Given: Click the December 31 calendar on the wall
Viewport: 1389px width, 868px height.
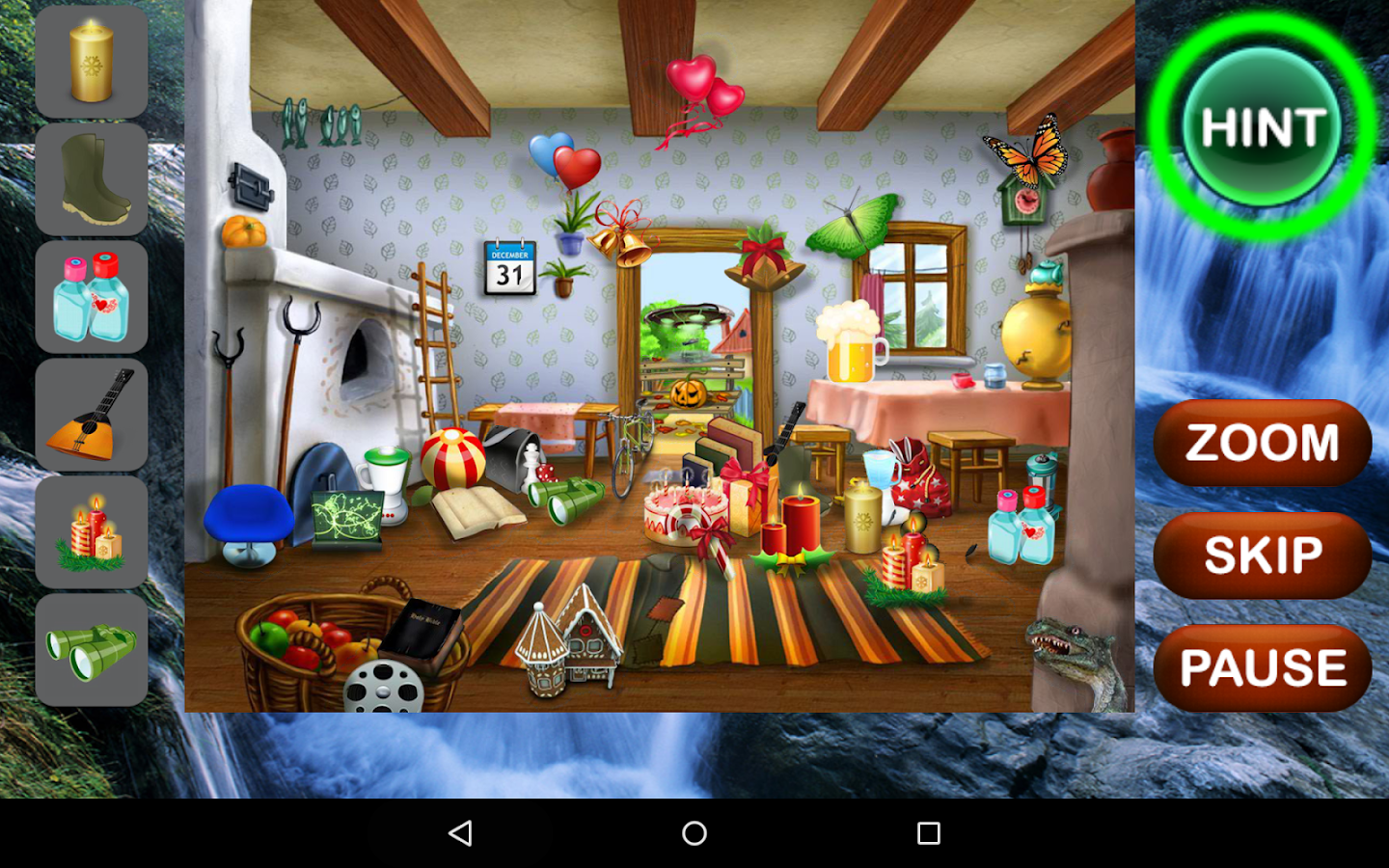Looking at the screenshot, I should coord(509,267).
